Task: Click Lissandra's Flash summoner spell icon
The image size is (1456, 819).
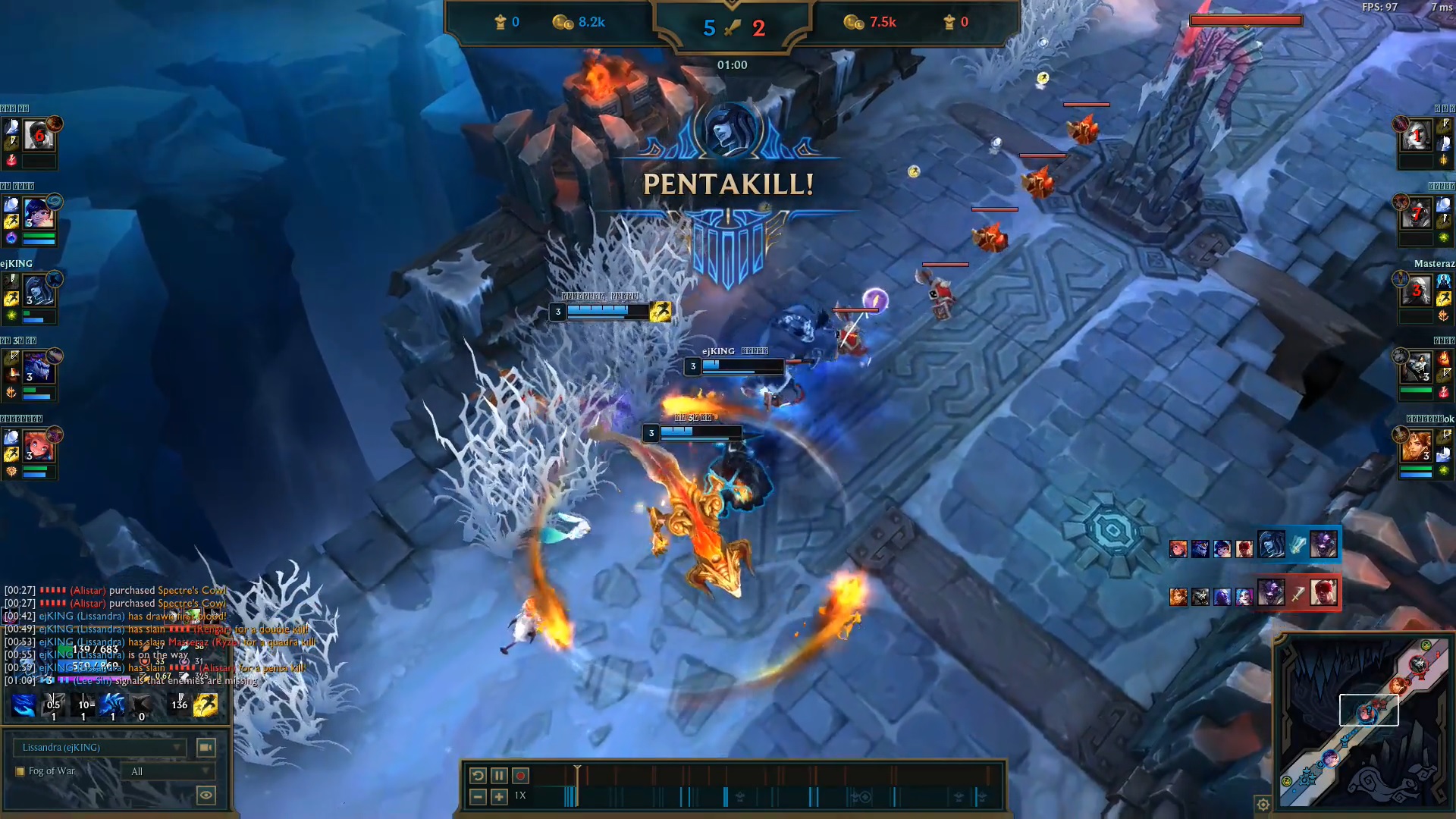Action: tap(206, 705)
